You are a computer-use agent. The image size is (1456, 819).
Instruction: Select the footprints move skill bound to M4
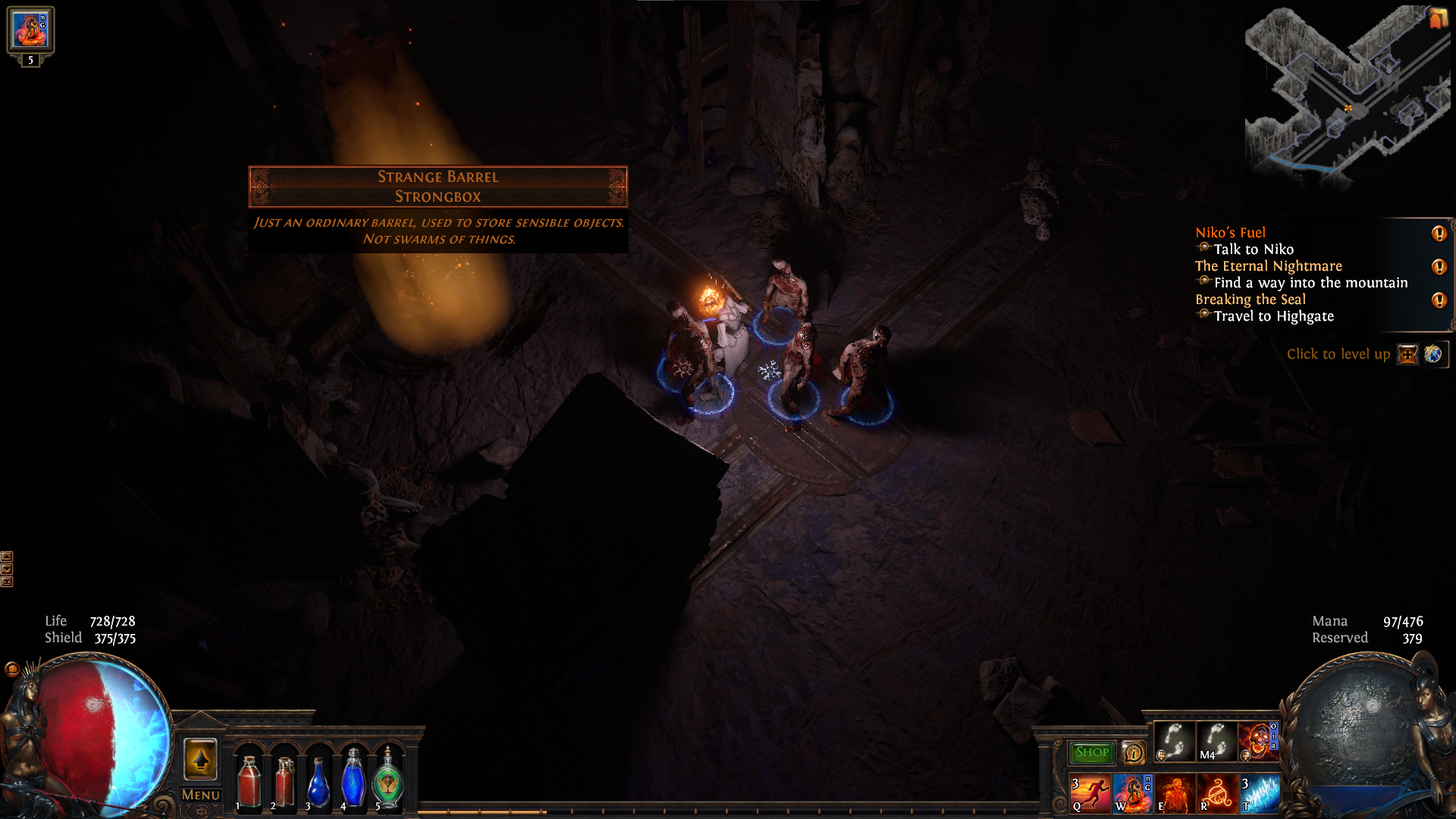(x=1216, y=741)
